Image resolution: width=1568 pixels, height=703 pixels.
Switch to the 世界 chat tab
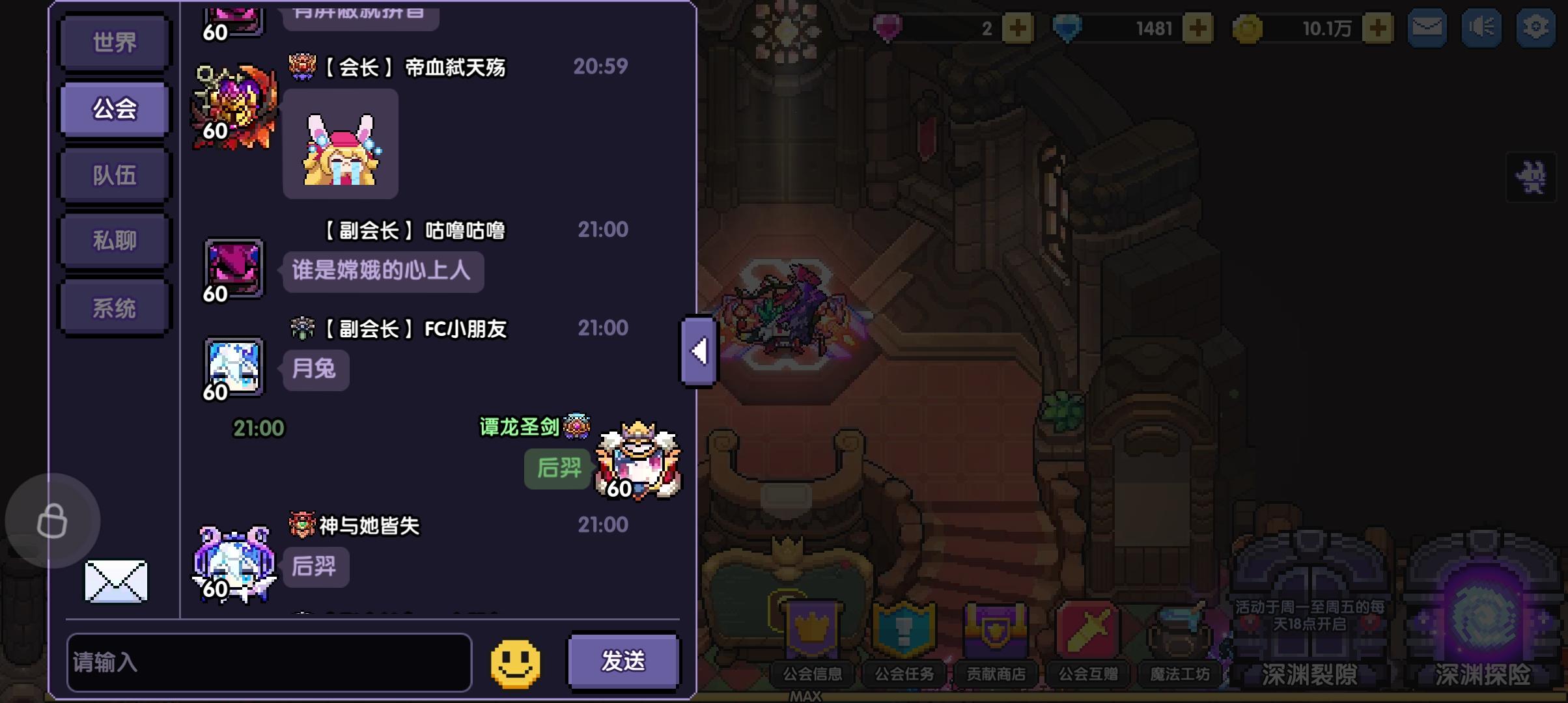click(x=114, y=41)
